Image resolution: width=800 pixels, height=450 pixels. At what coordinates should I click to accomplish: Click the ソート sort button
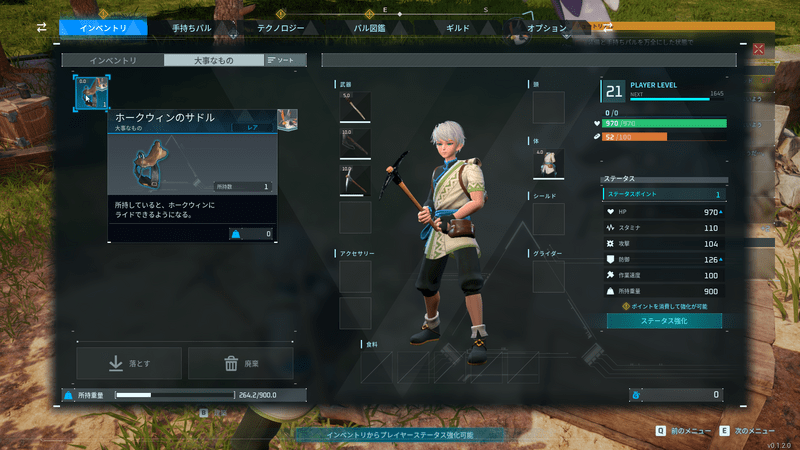pos(279,61)
